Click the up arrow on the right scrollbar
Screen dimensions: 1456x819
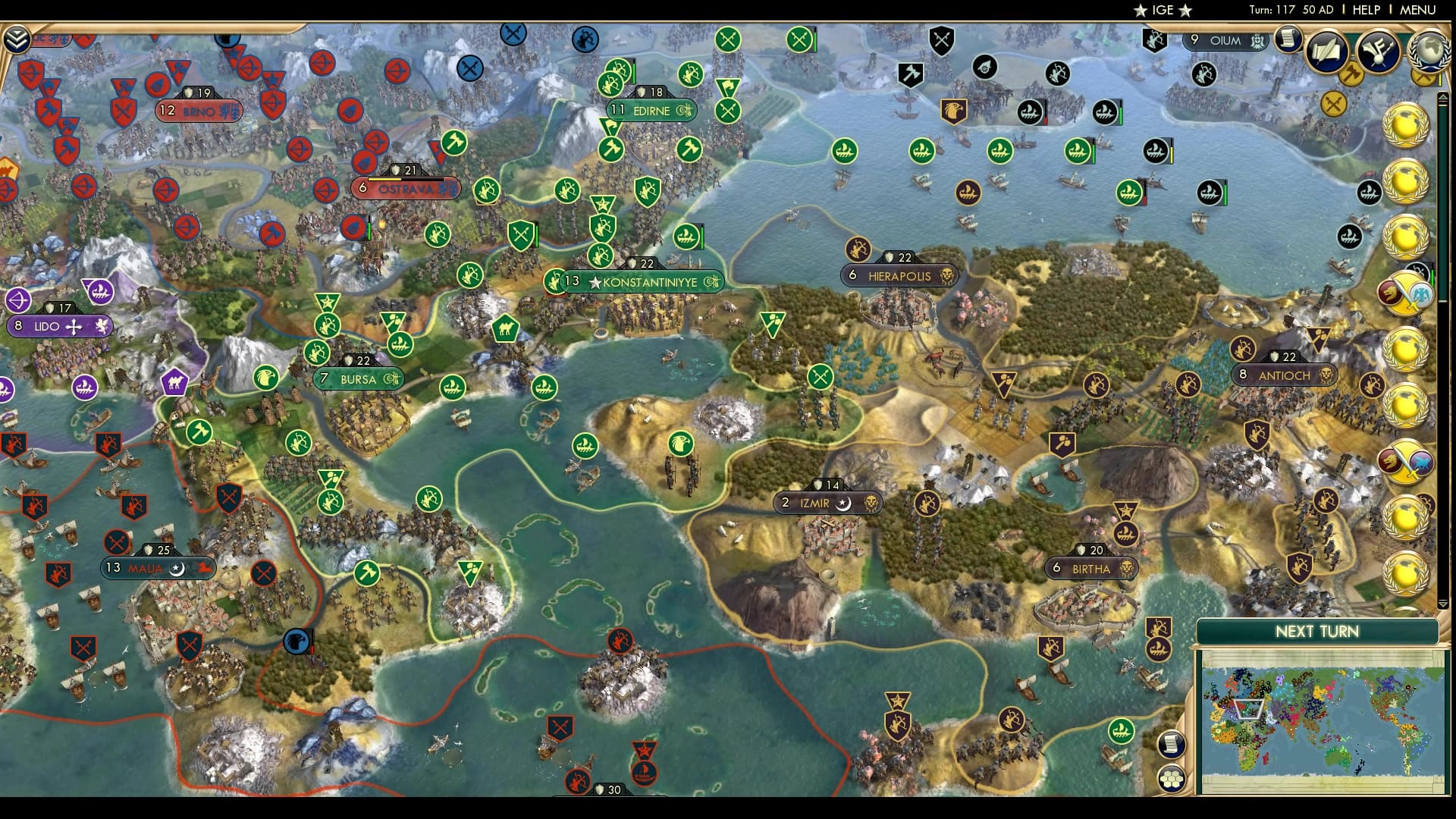pyautogui.click(x=1443, y=97)
